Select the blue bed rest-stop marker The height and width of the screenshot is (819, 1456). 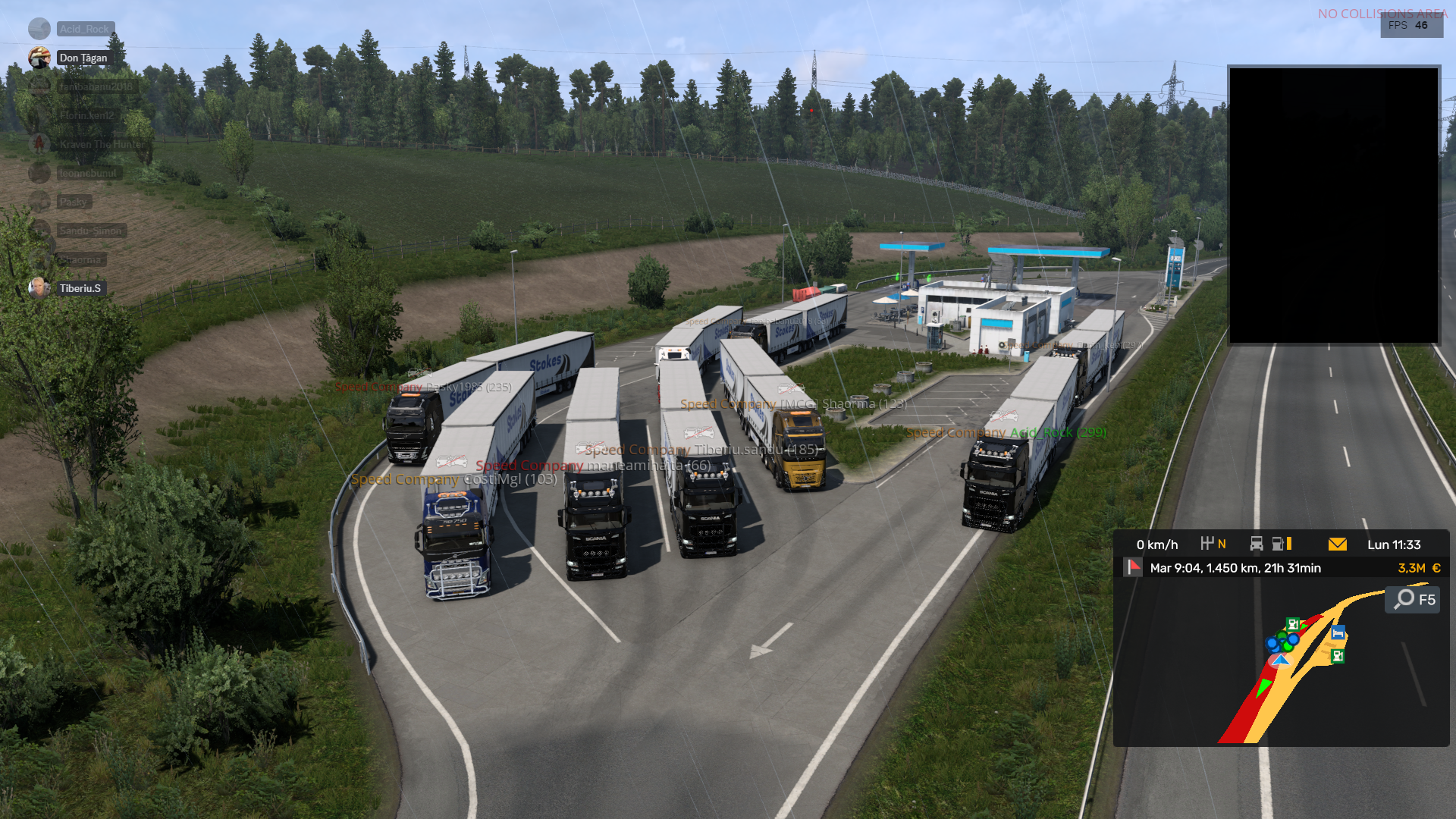pos(1338,633)
